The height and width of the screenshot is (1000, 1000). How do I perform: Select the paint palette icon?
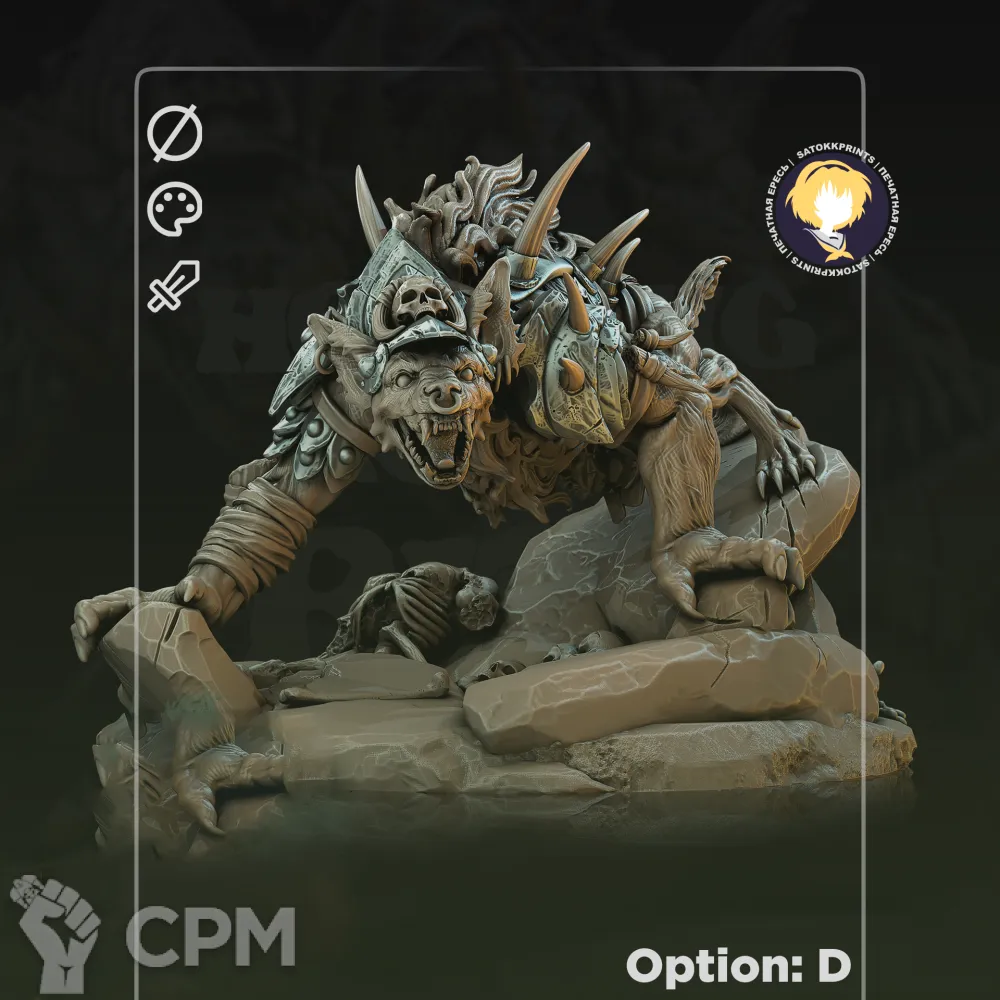(175, 210)
